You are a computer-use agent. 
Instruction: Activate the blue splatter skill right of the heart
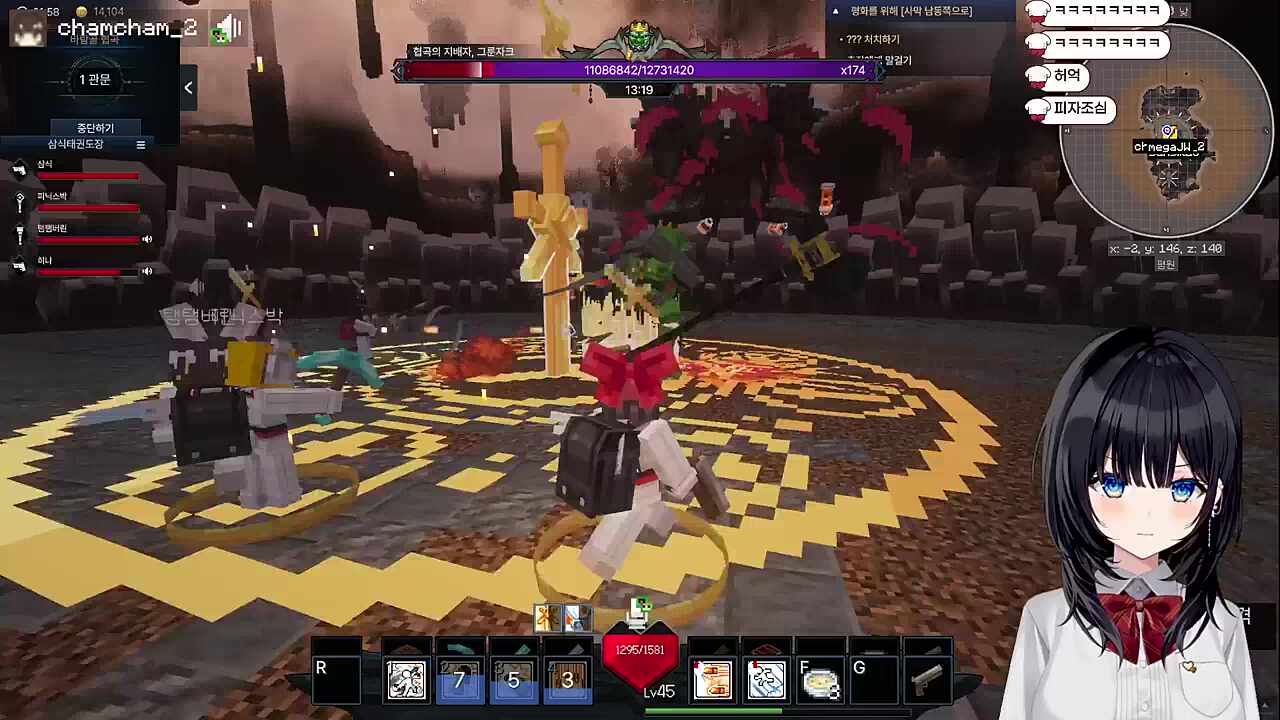[x=767, y=681]
